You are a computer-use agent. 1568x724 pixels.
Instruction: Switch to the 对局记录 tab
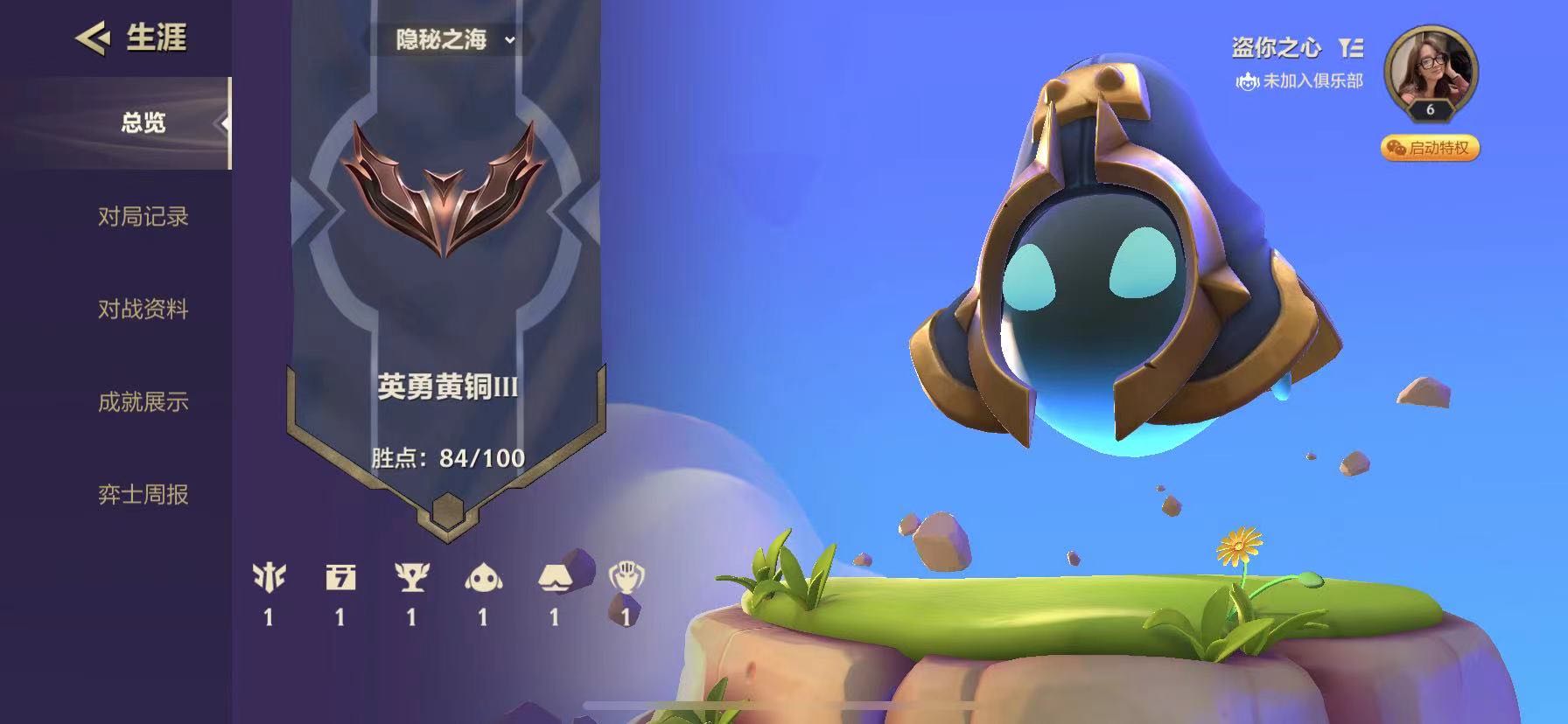point(143,216)
